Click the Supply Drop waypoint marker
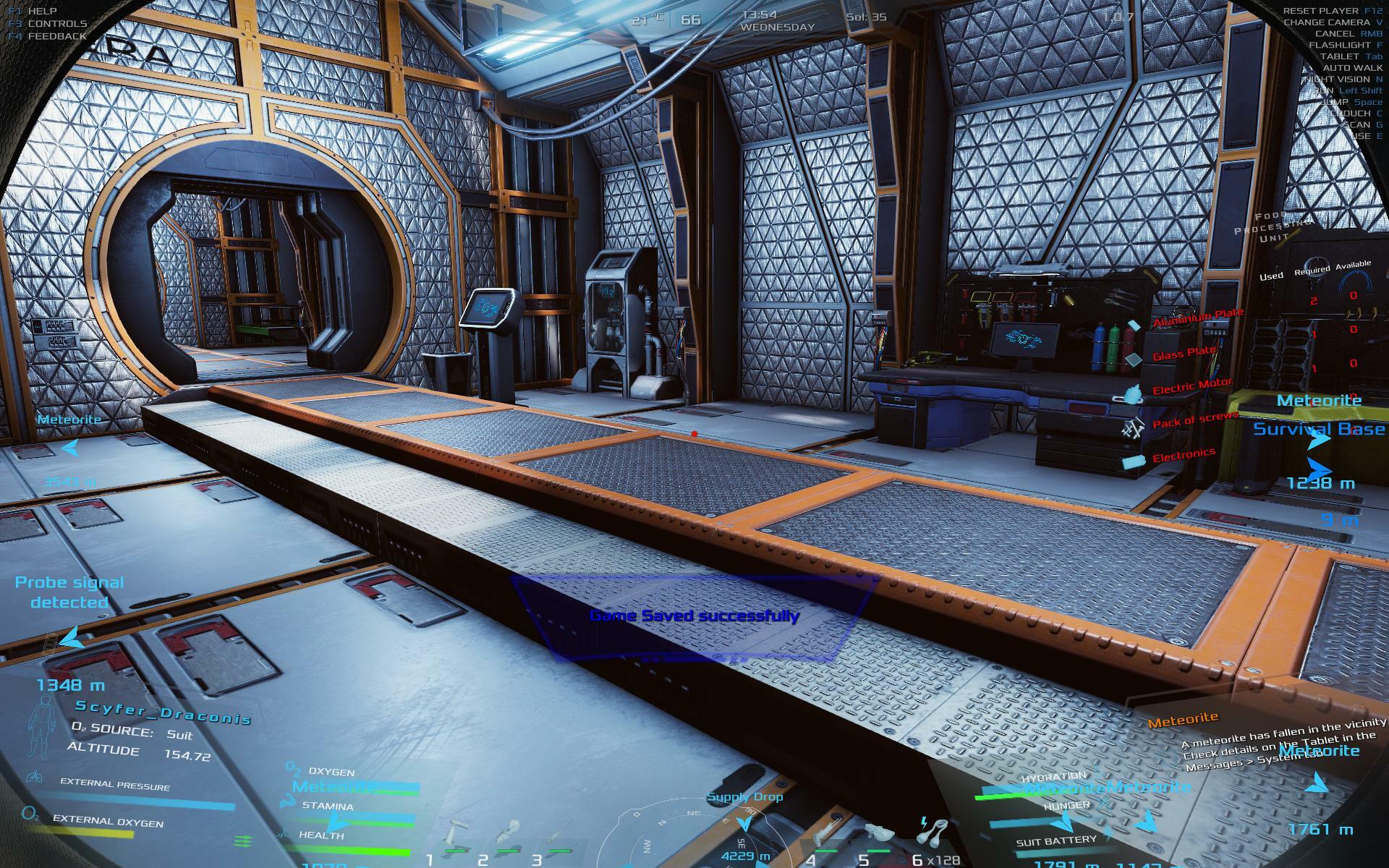 tap(744, 798)
